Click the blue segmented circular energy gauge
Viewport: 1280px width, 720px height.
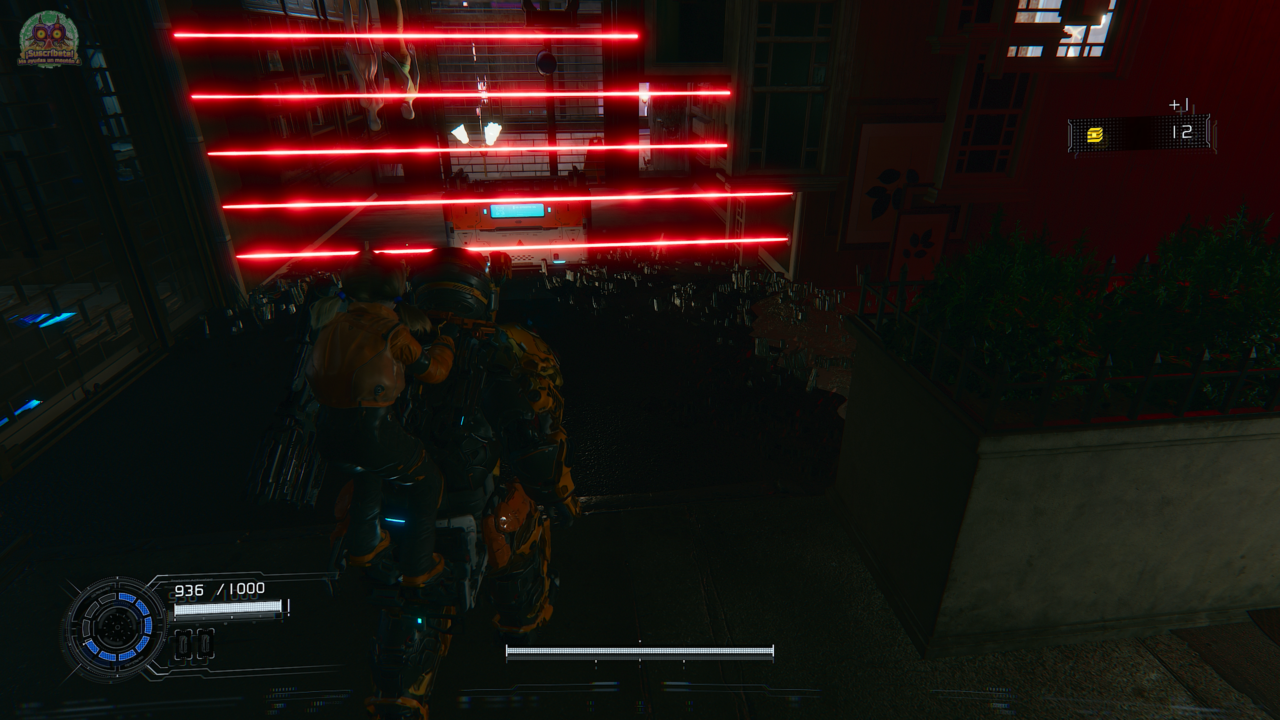click(117, 627)
